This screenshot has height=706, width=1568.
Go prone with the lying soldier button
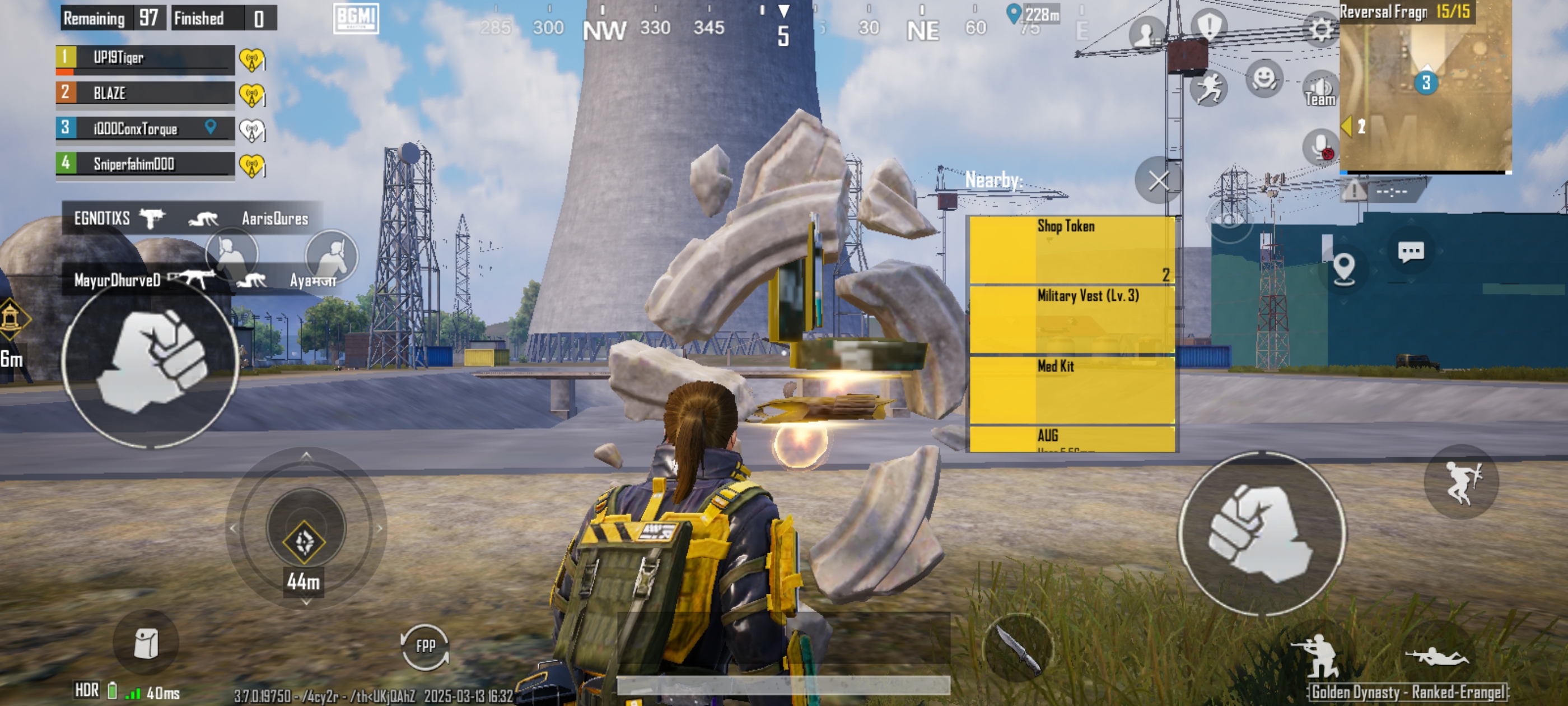click(1436, 657)
